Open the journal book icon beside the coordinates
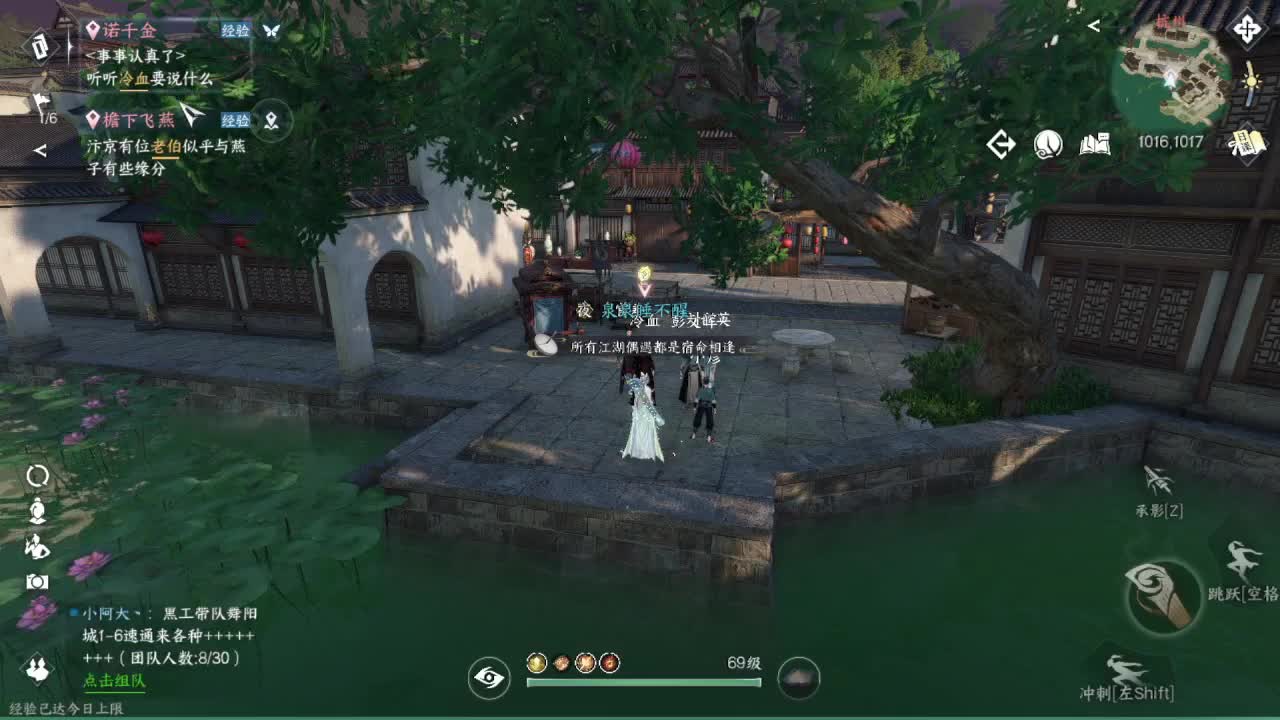1280x720 pixels. tap(1096, 145)
